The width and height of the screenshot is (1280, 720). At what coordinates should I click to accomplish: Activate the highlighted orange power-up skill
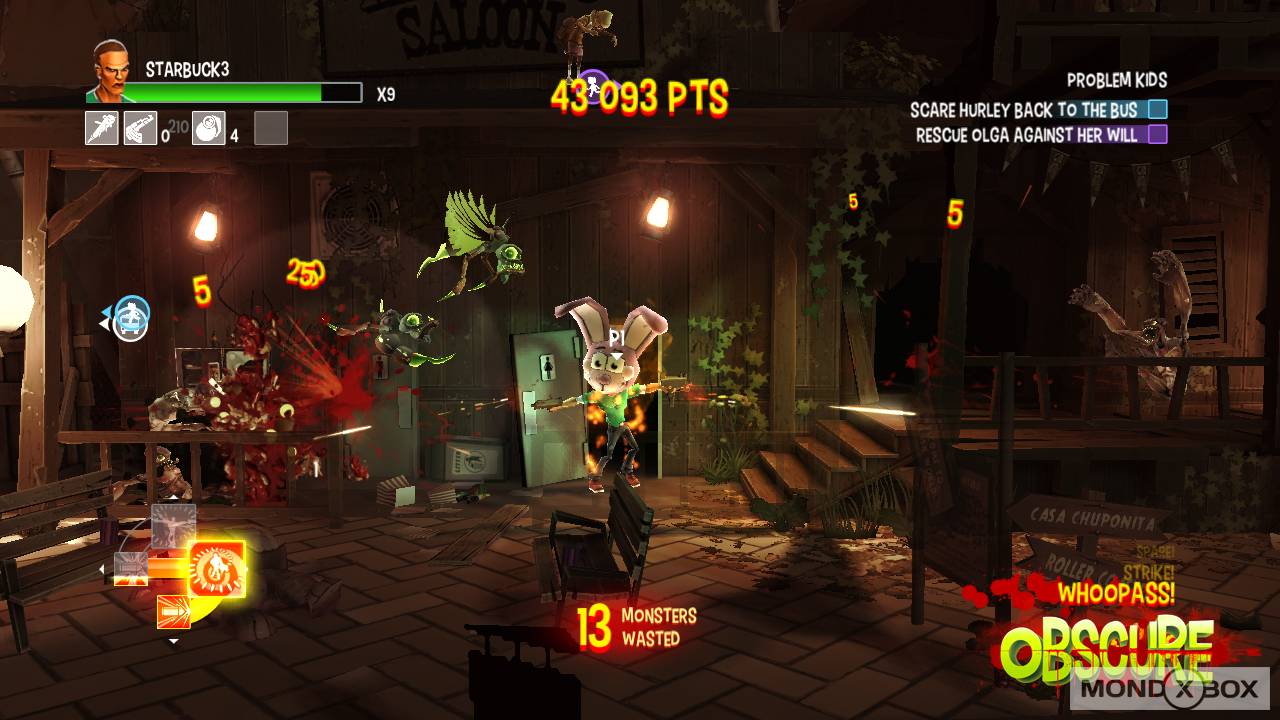click(x=216, y=569)
